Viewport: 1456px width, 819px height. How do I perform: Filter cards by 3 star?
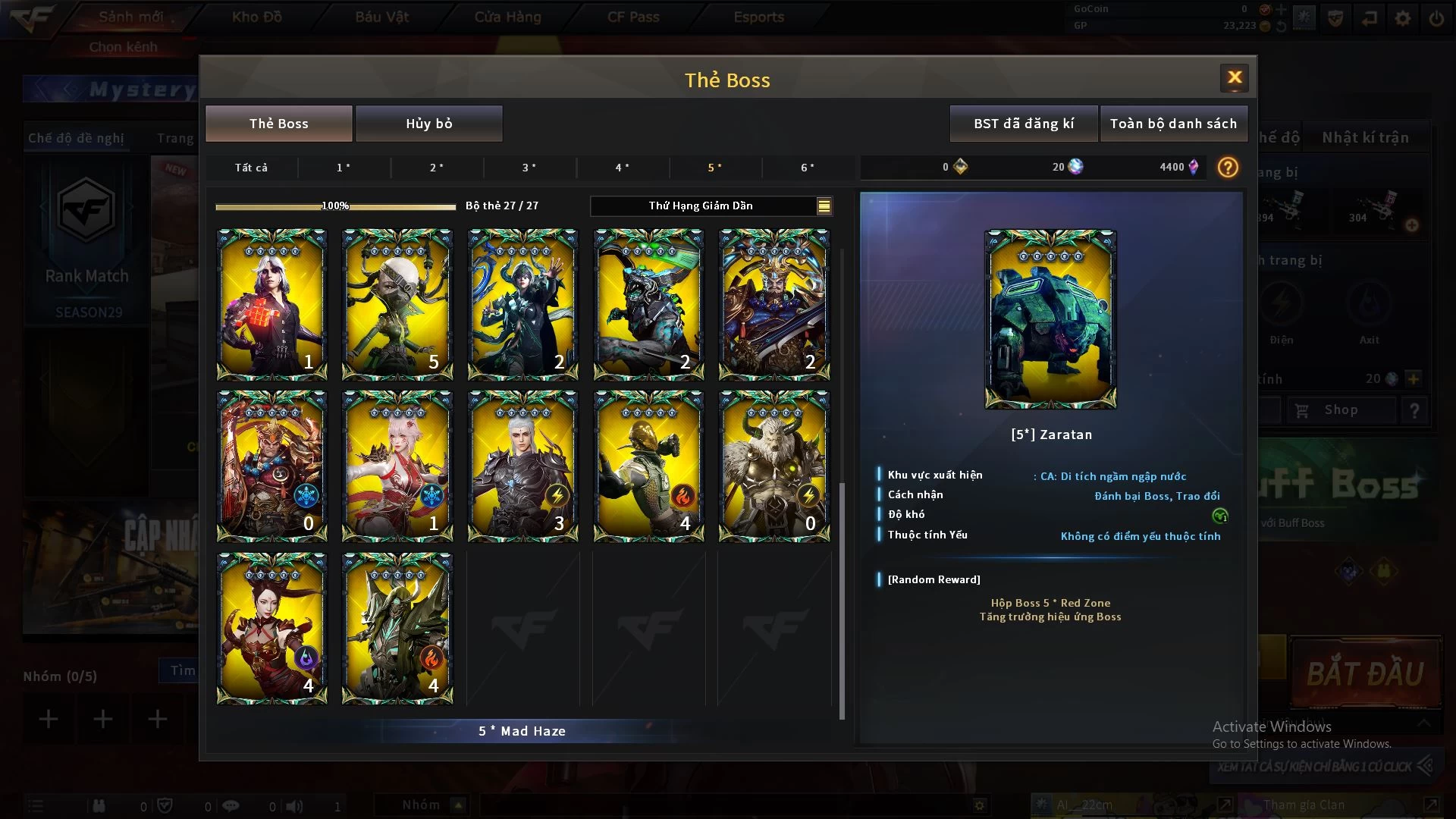[x=529, y=168]
